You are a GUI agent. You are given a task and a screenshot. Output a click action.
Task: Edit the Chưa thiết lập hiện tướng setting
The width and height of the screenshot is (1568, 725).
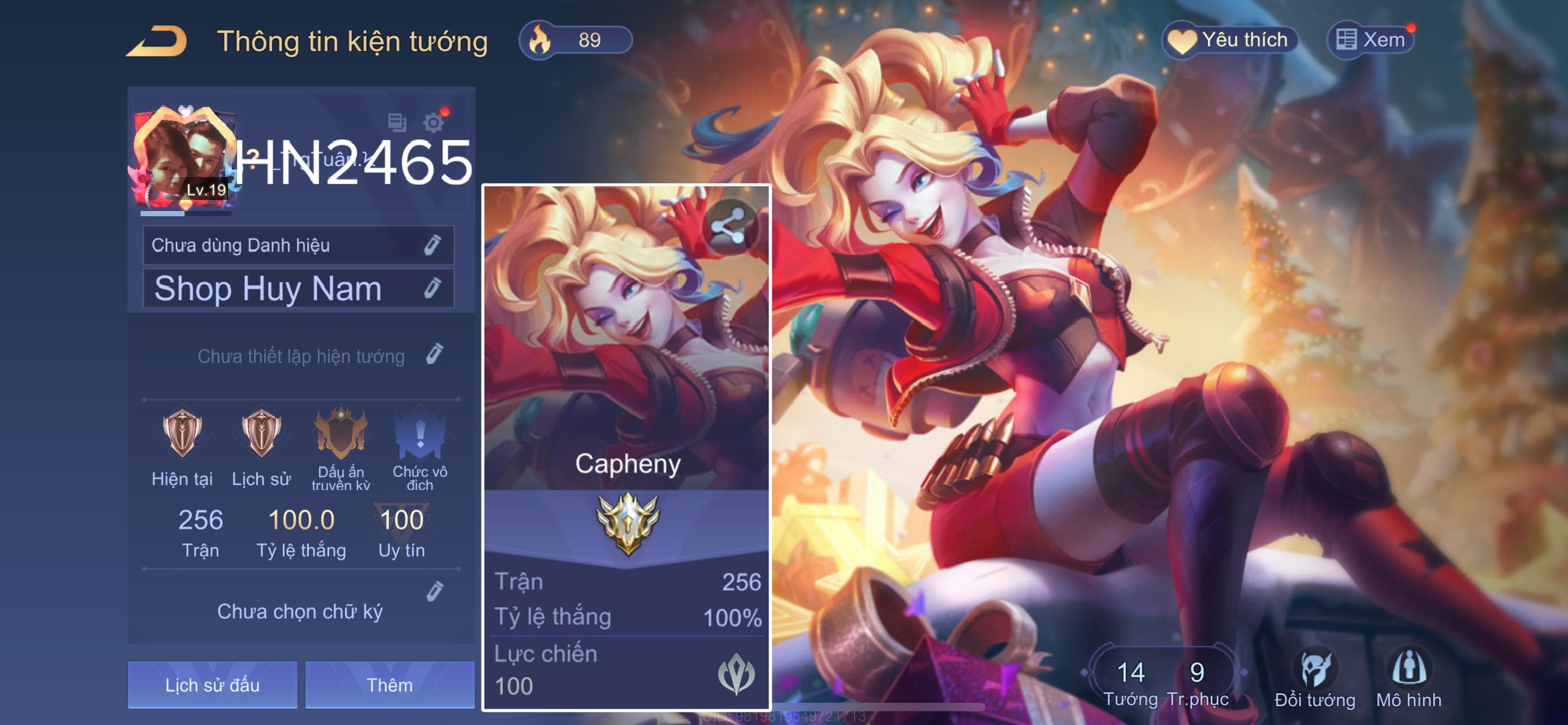point(434,355)
